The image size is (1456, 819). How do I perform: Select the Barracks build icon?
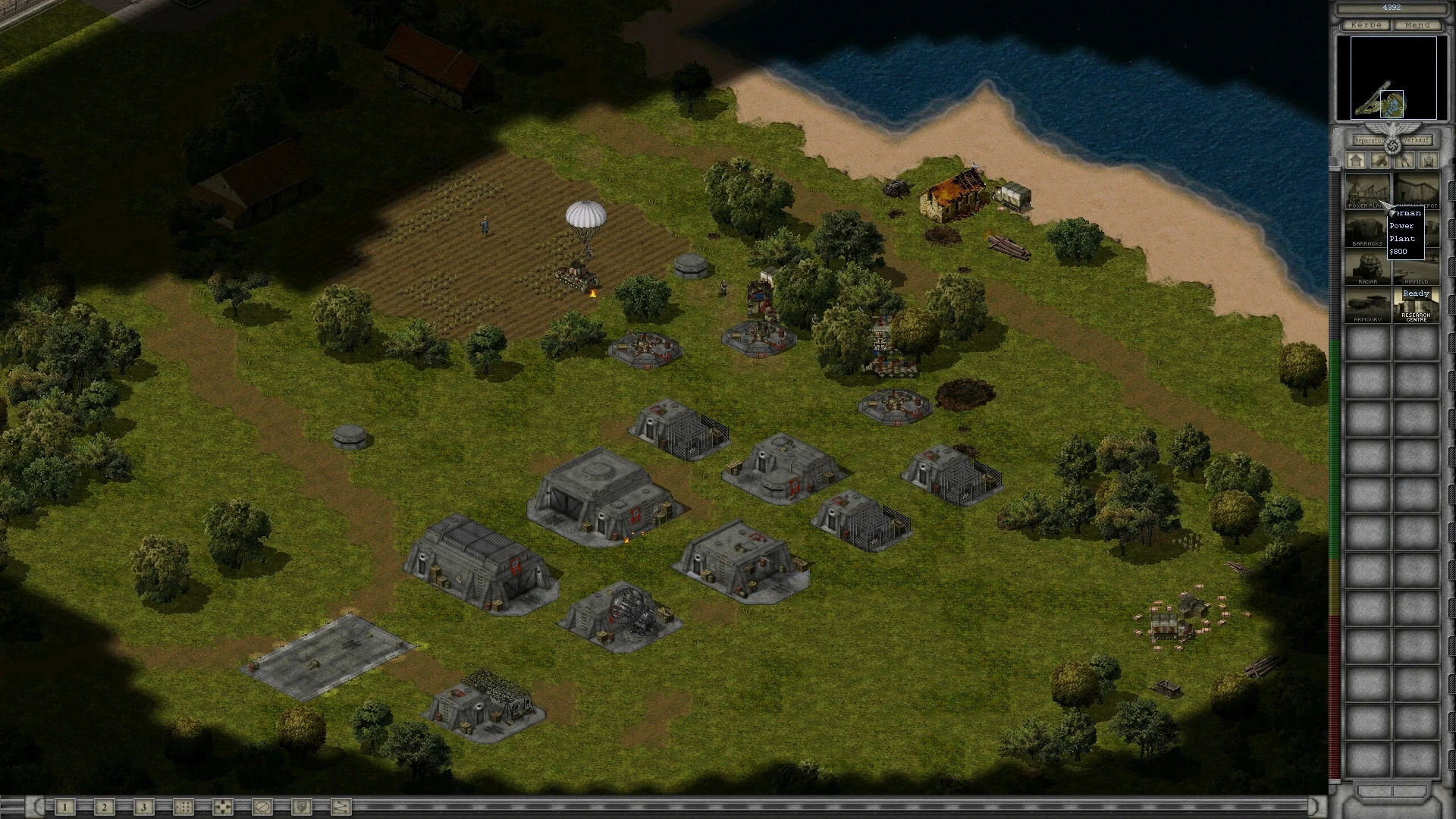click(x=1367, y=229)
